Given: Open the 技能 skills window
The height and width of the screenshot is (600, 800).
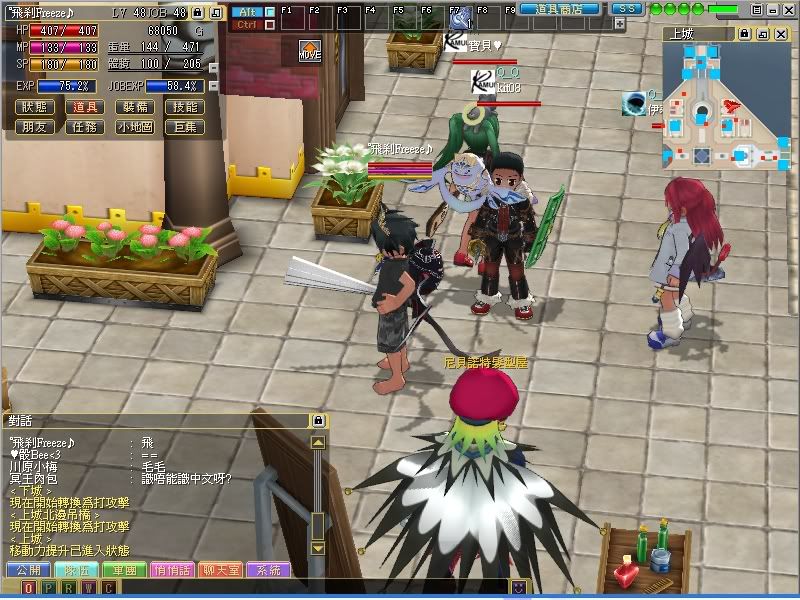Looking at the screenshot, I should point(185,107).
